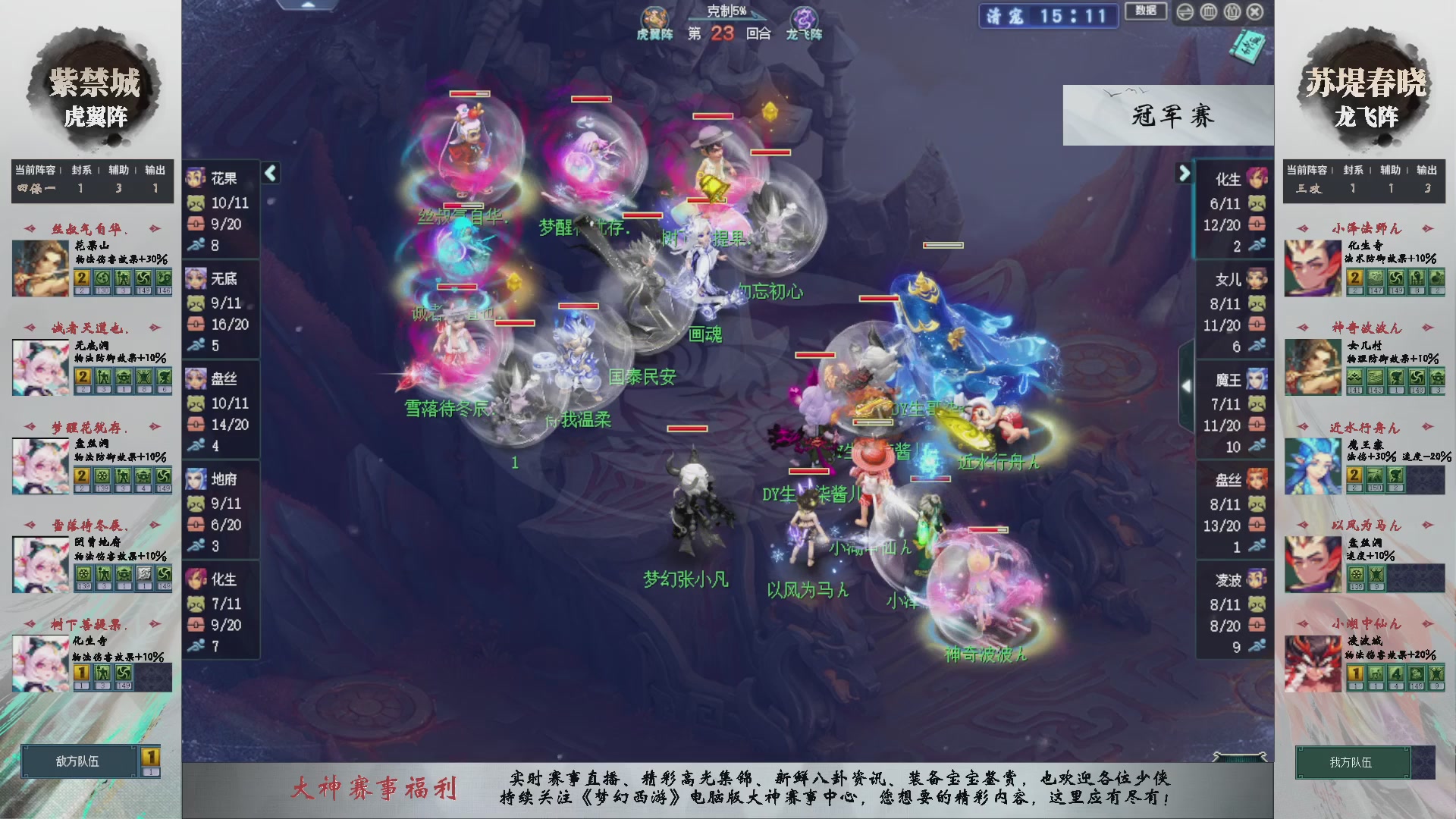Click the turquoise mail icon below top-right toolbar
1456x819 pixels.
tap(1248, 48)
